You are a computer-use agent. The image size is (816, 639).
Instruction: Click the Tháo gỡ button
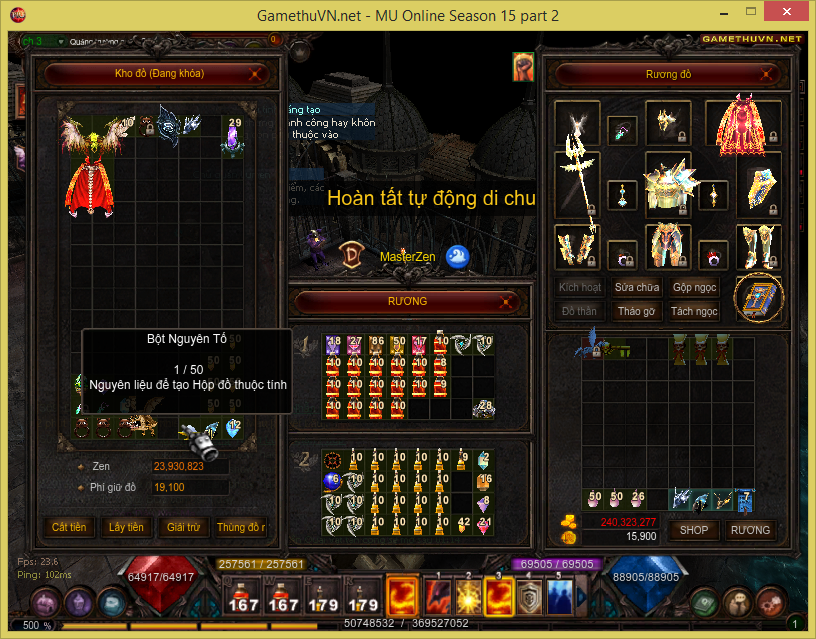click(637, 311)
